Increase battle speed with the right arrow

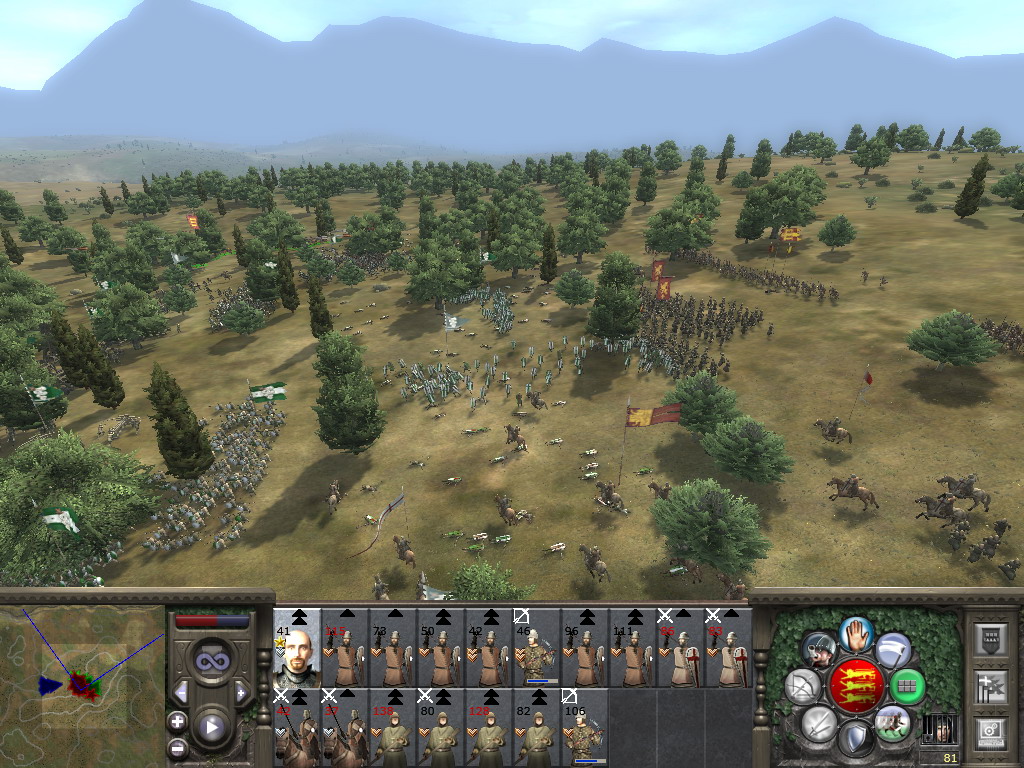[241, 692]
